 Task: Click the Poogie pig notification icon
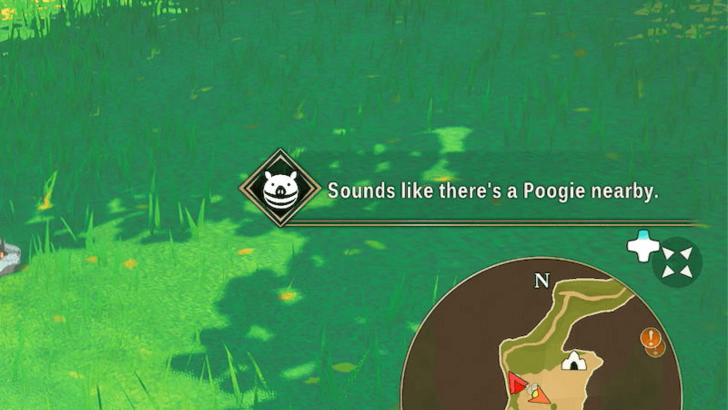coord(280,188)
